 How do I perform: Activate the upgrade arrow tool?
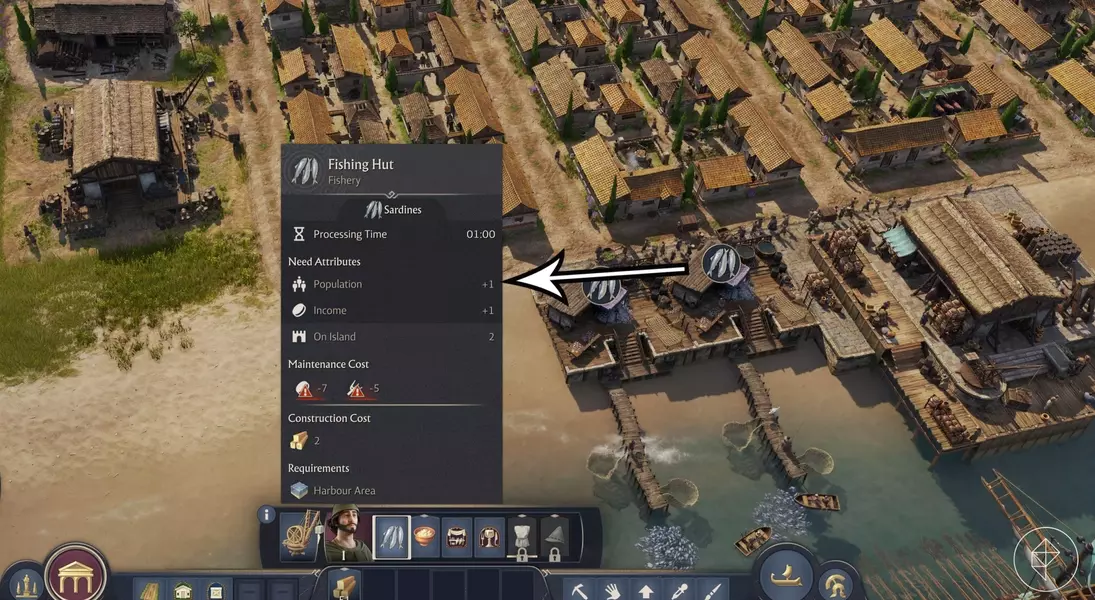(645, 590)
